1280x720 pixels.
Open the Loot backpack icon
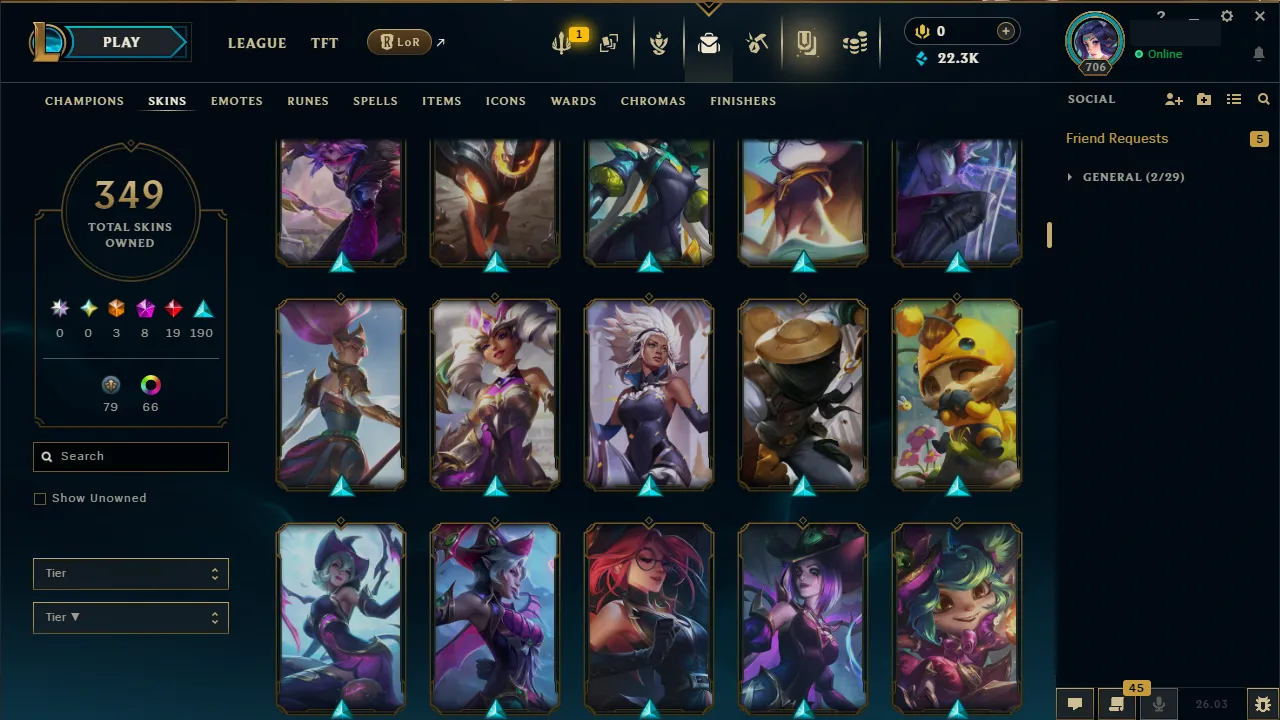tap(708, 42)
